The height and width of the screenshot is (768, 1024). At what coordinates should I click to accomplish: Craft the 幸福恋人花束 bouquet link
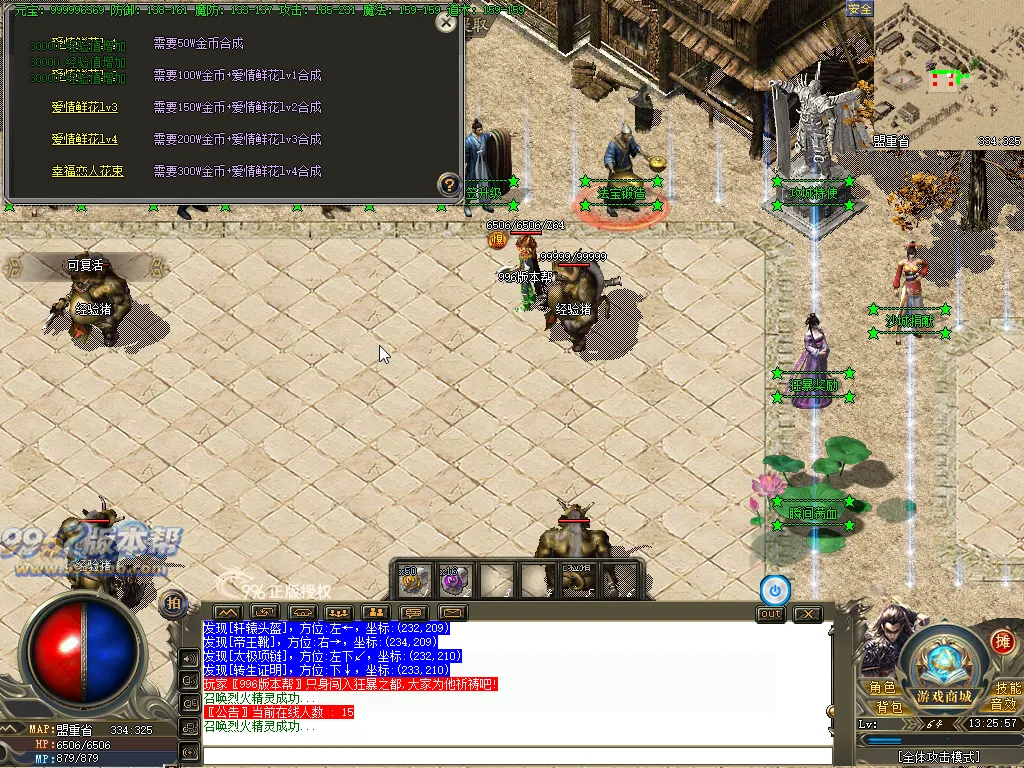[88, 172]
